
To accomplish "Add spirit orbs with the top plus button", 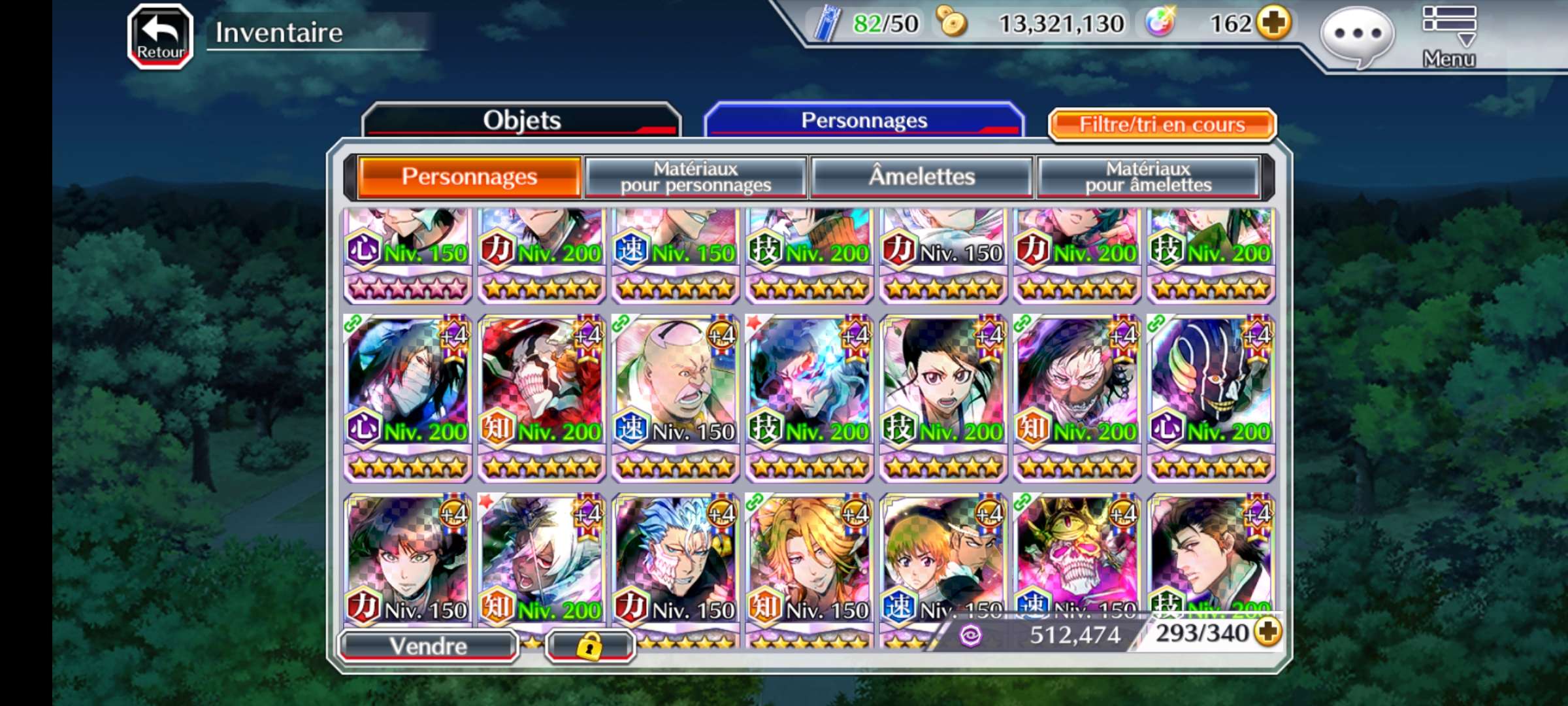I will tap(1275, 24).
